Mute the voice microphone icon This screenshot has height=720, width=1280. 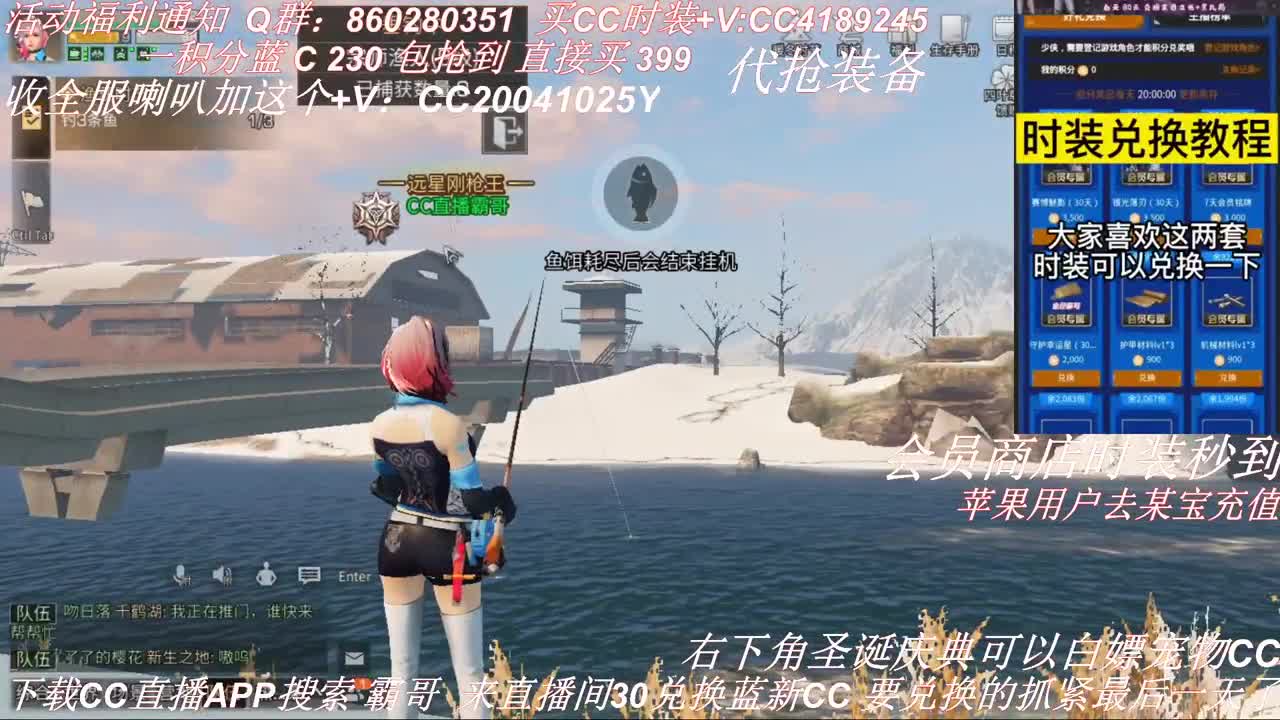[x=181, y=576]
